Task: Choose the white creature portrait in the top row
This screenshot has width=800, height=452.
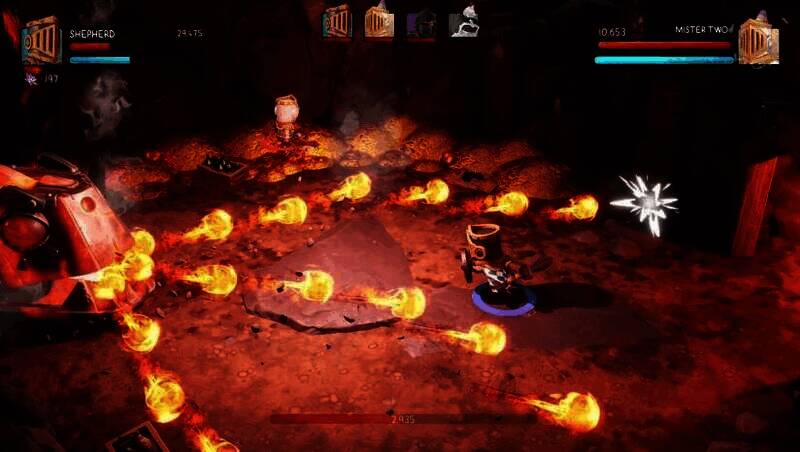Action: click(x=462, y=22)
